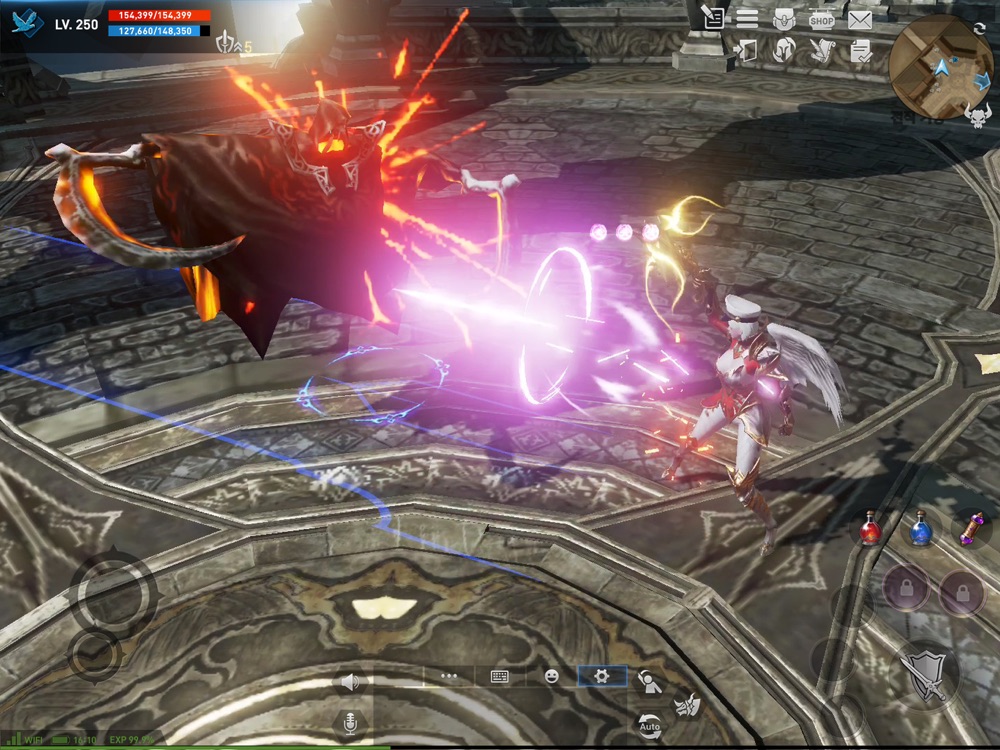The width and height of the screenshot is (1000, 750).
Task: Open the three-line main menu
Action: point(747,18)
